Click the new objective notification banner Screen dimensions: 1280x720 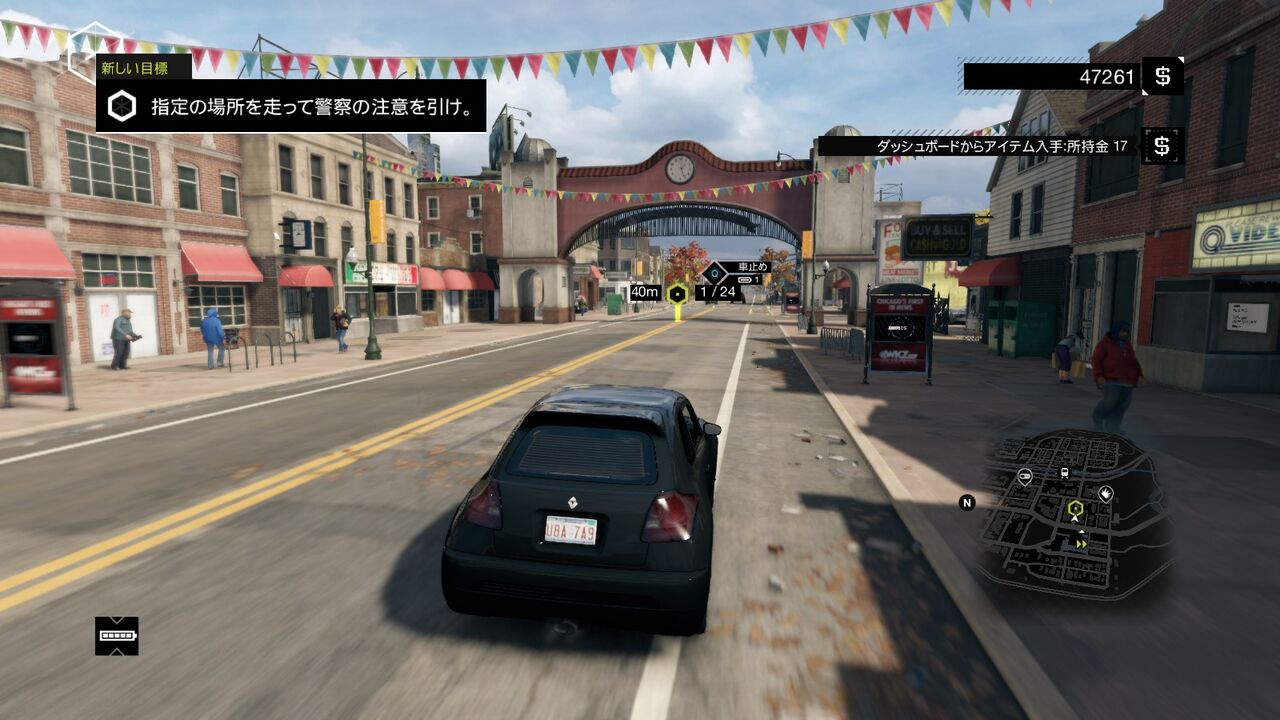290,106
